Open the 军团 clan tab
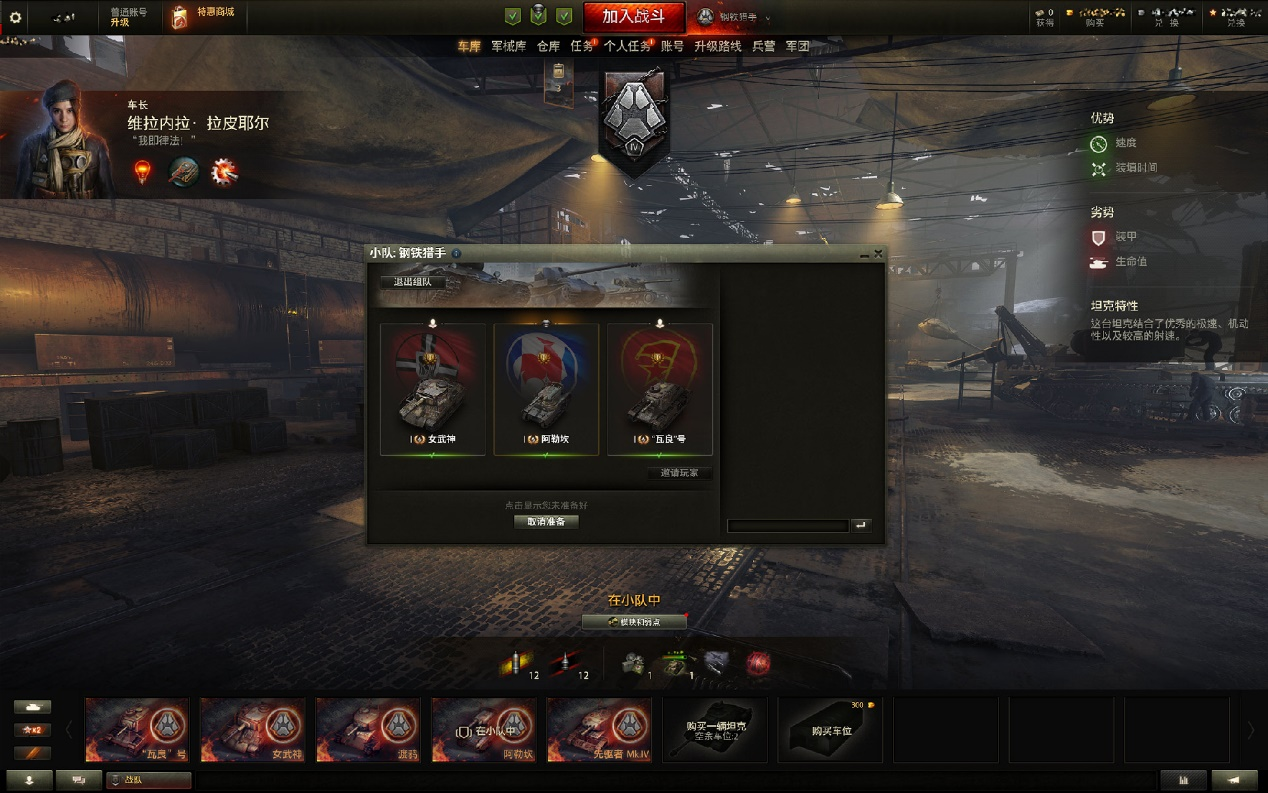This screenshot has width=1268, height=793. pyautogui.click(x=797, y=46)
